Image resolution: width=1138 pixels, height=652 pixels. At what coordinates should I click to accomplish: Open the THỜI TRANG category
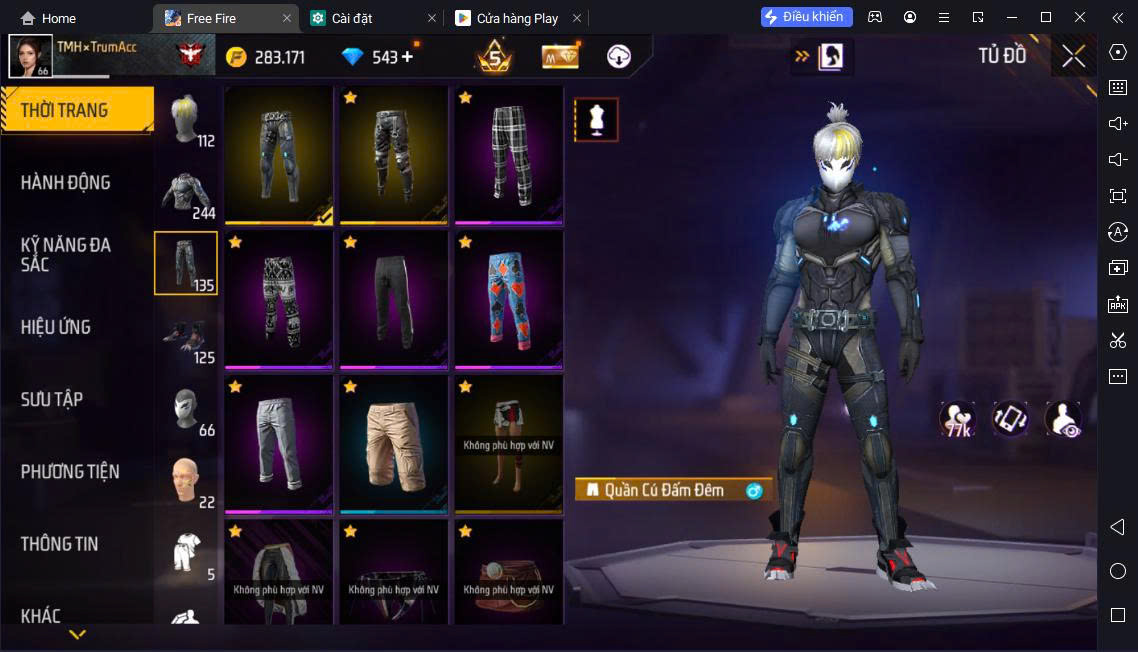[77, 110]
